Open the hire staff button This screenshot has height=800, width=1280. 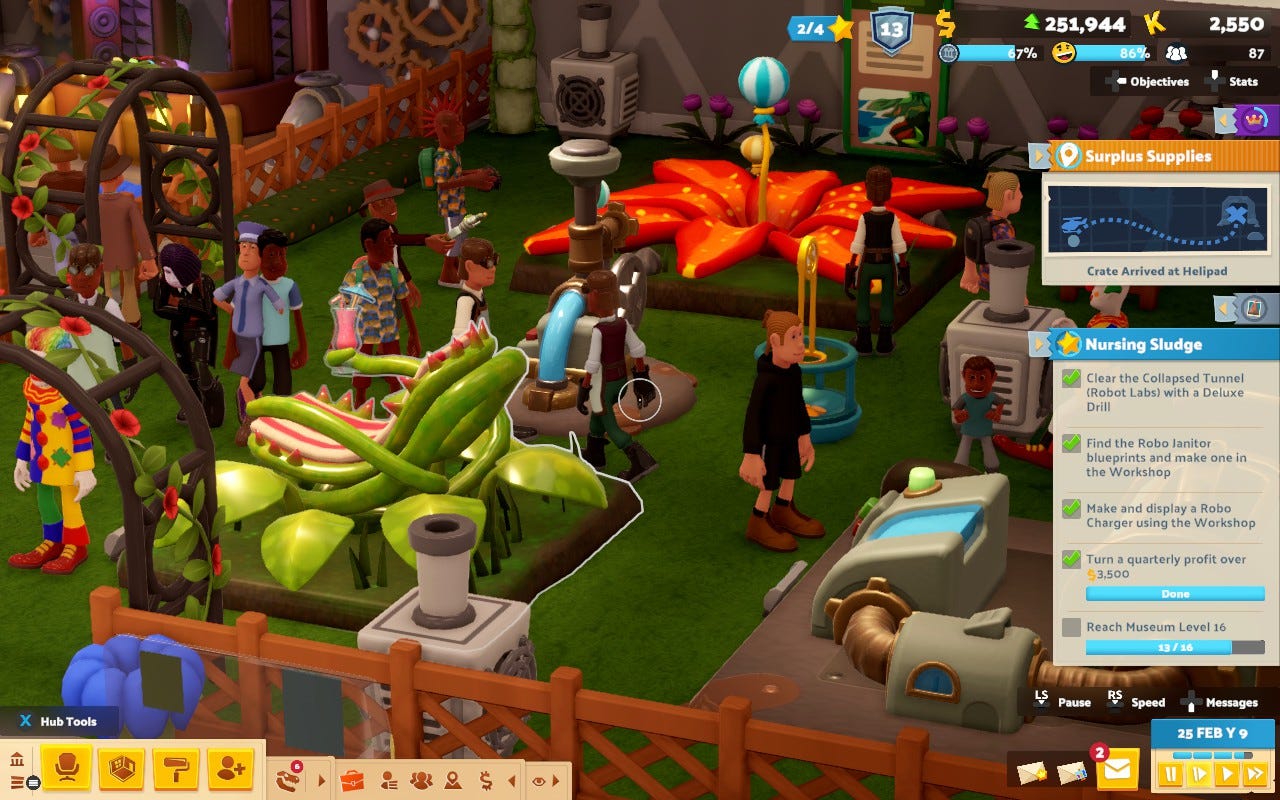click(x=230, y=768)
